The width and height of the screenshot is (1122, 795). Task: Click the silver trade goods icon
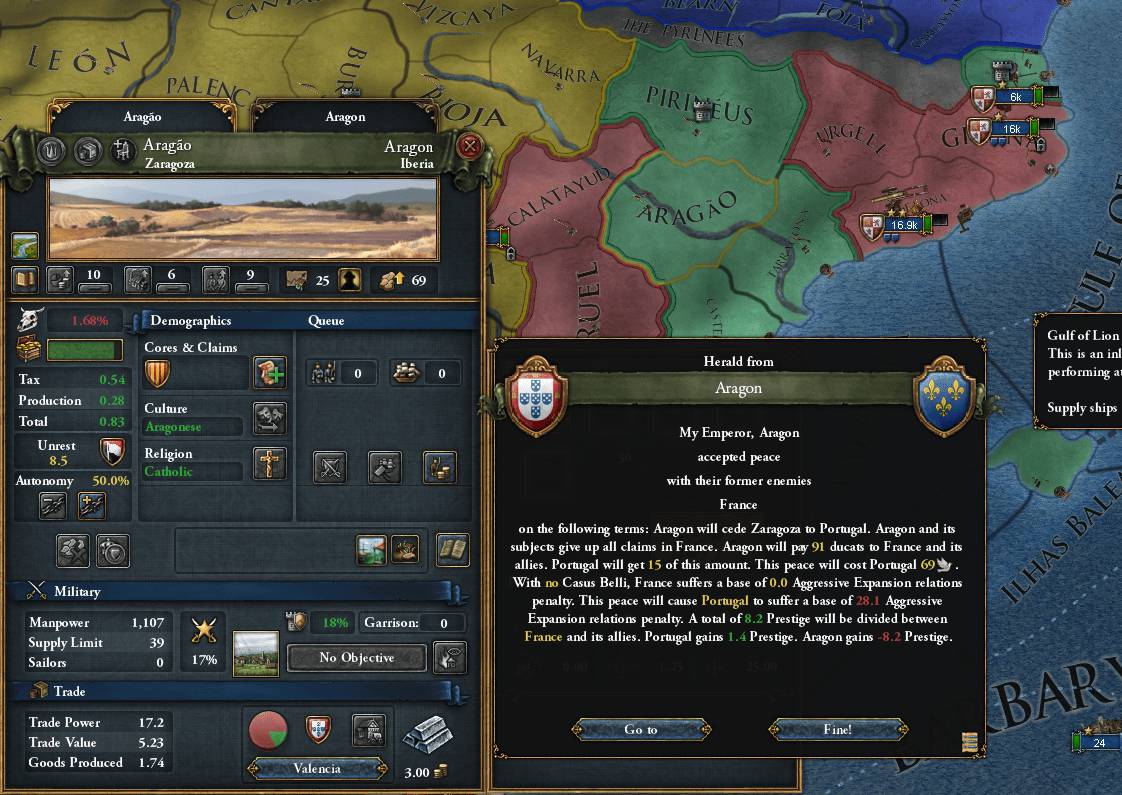click(x=427, y=738)
